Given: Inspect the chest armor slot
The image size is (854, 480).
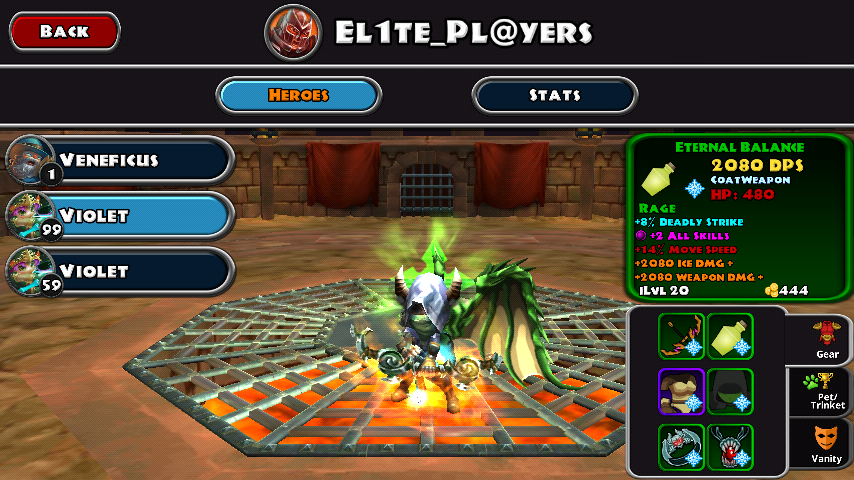Looking at the screenshot, I should pos(681,391).
